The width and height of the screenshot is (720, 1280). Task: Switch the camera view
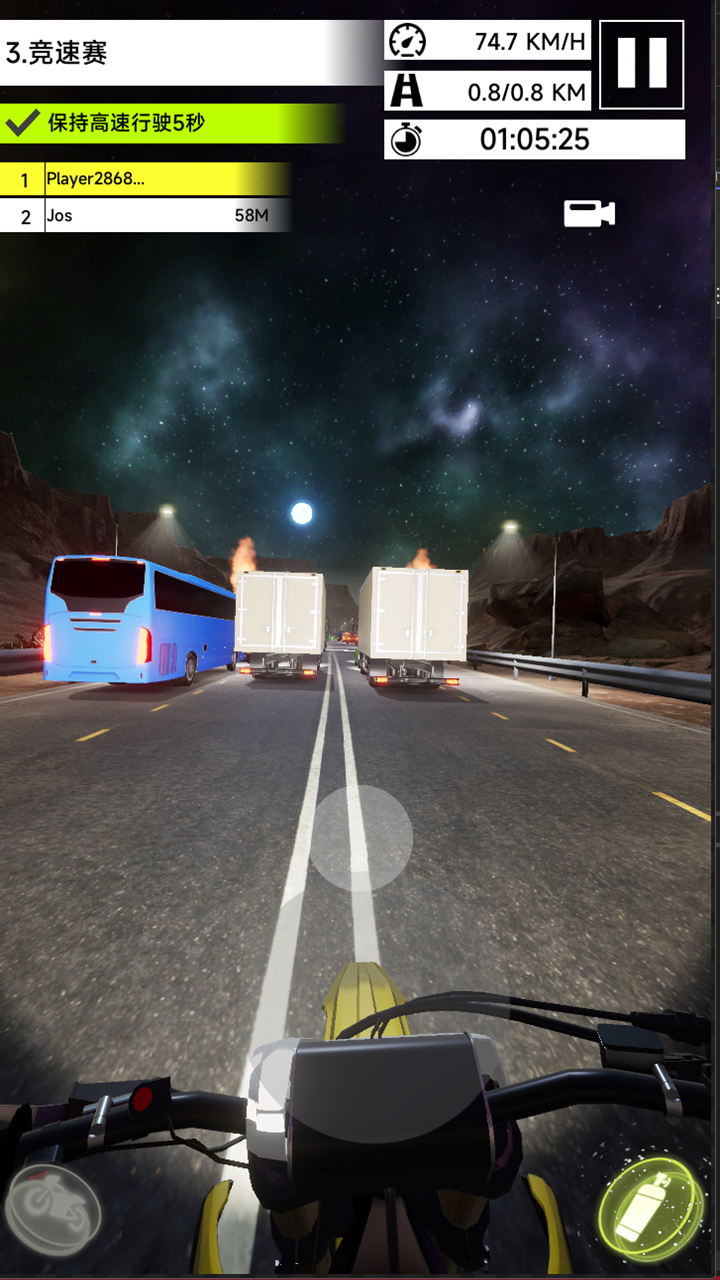click(589, 213)
